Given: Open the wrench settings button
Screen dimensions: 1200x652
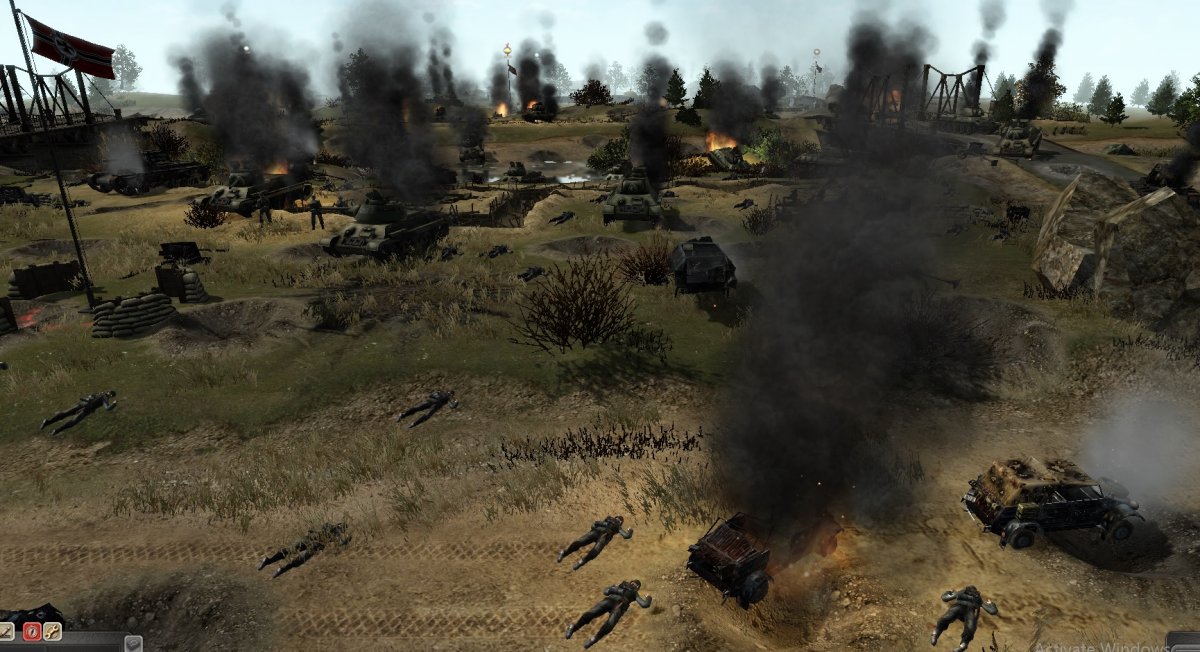Looking at the screenshot, I should pyautogui.click(x=52, y=631).
